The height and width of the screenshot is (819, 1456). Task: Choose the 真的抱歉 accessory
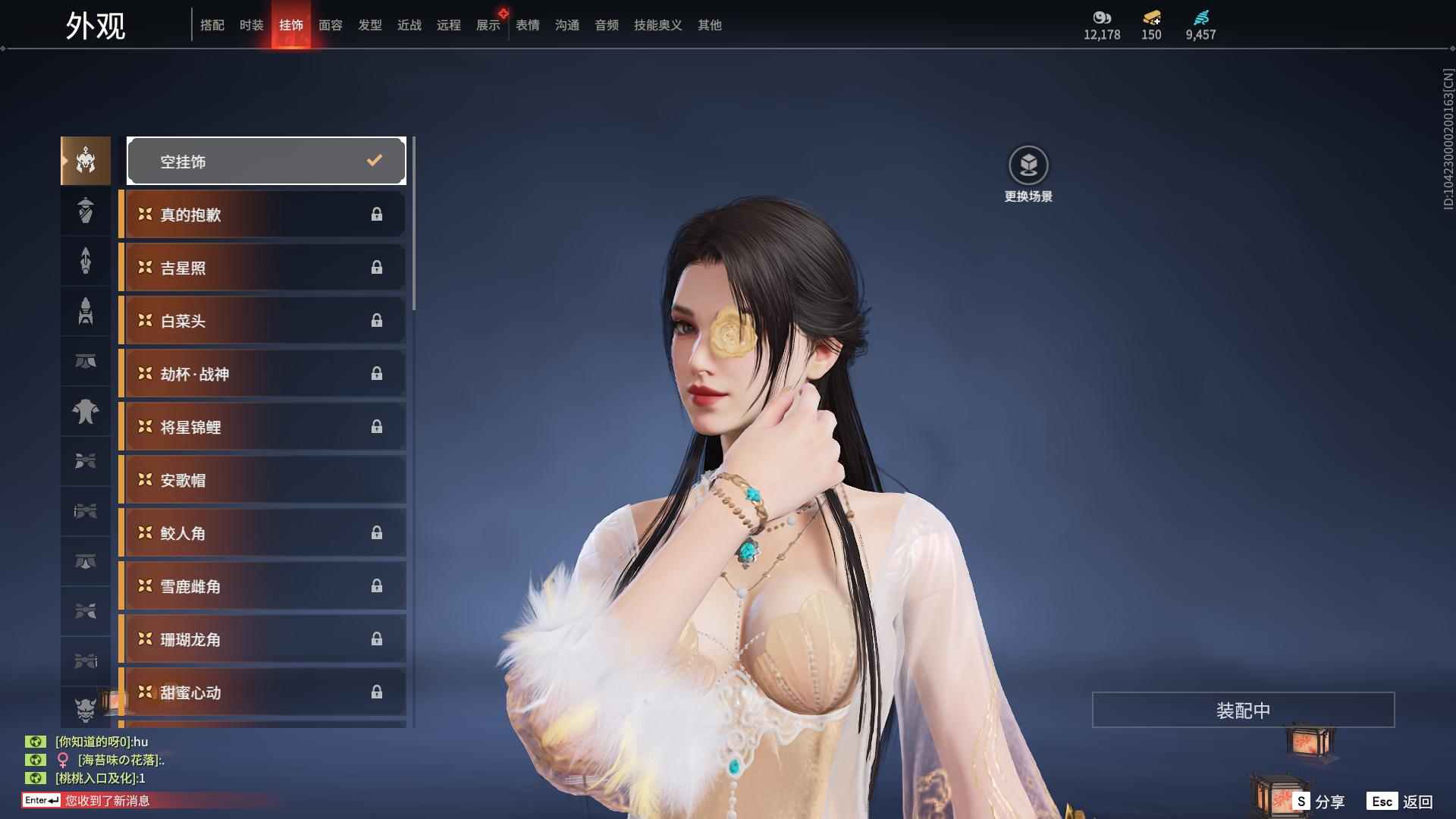263,215
